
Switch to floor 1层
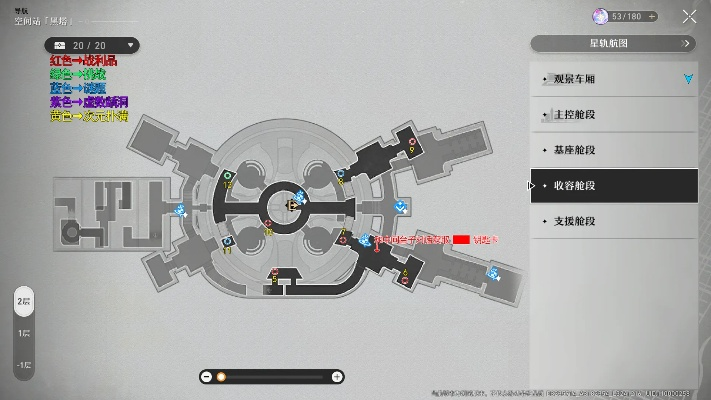(23, 332)
